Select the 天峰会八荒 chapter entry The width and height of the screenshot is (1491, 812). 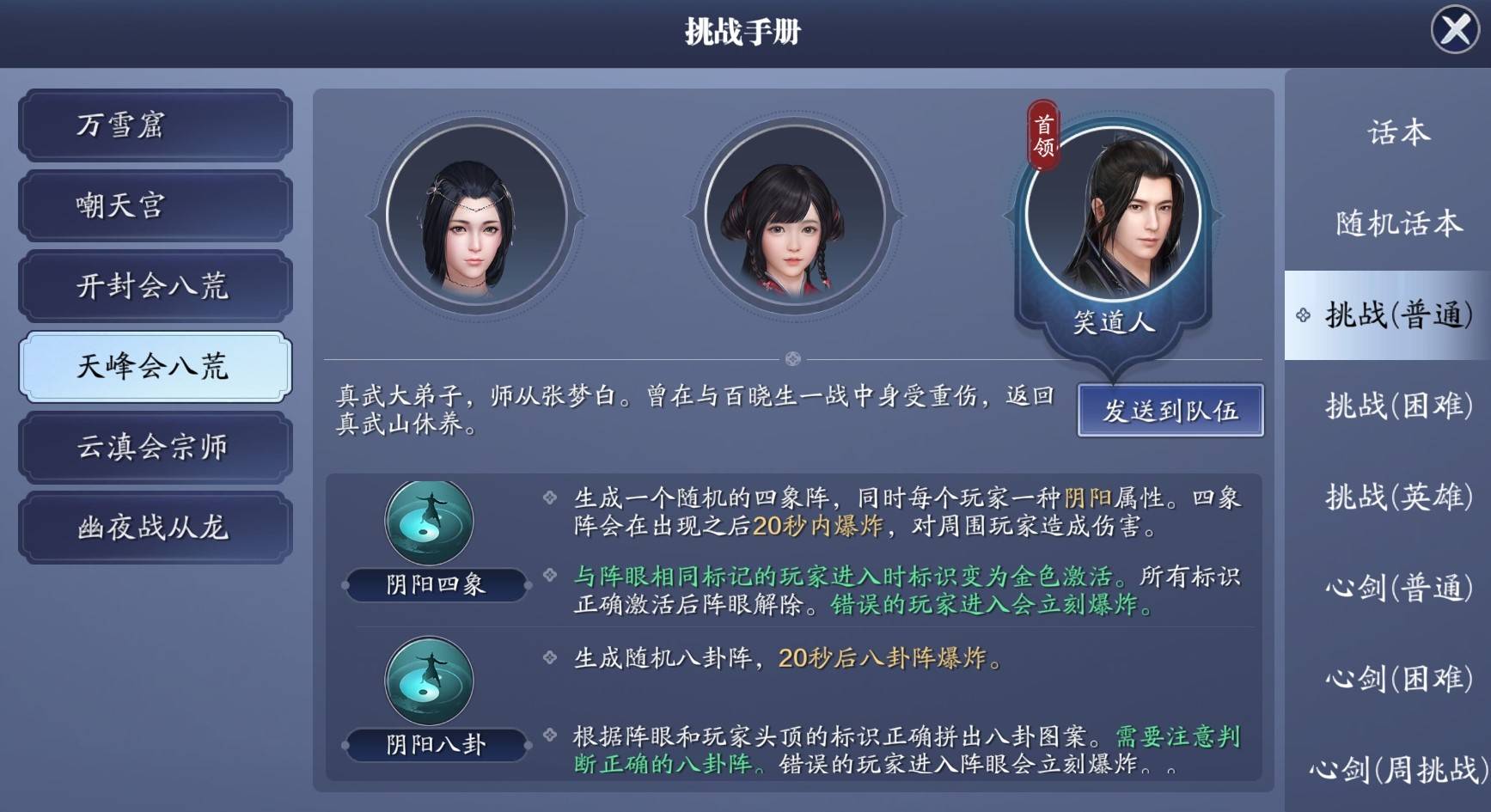point(155,367)
